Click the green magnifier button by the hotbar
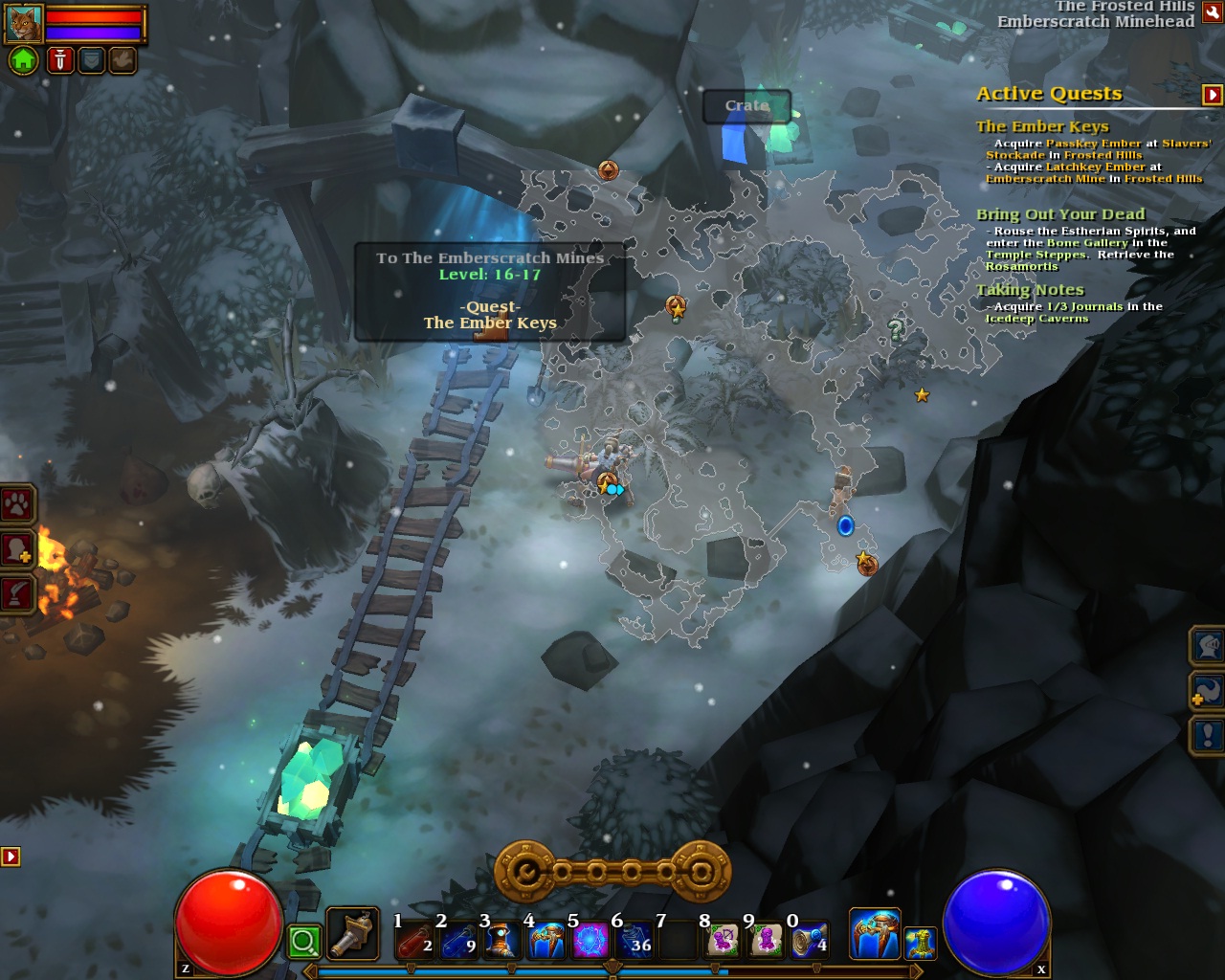Viewport: 1225px width, 980px height. [304, 942]
